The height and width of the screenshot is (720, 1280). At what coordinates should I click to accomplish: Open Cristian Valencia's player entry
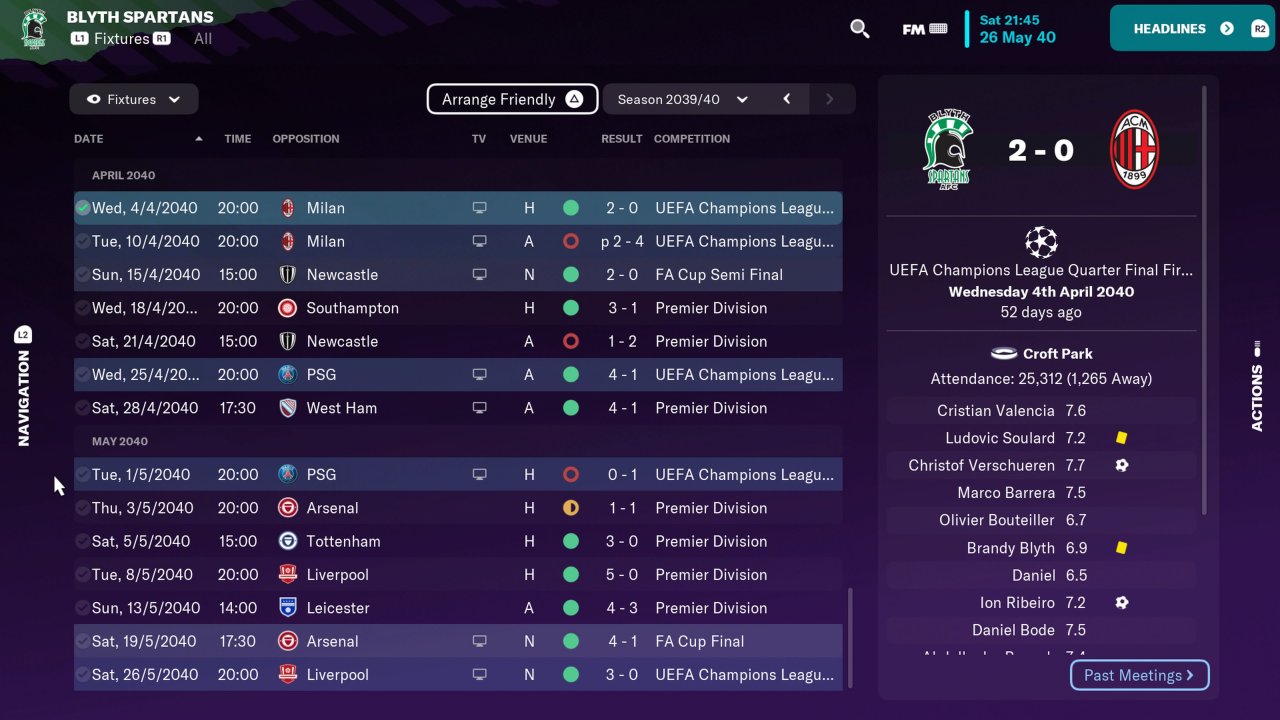tap(995, 411)
